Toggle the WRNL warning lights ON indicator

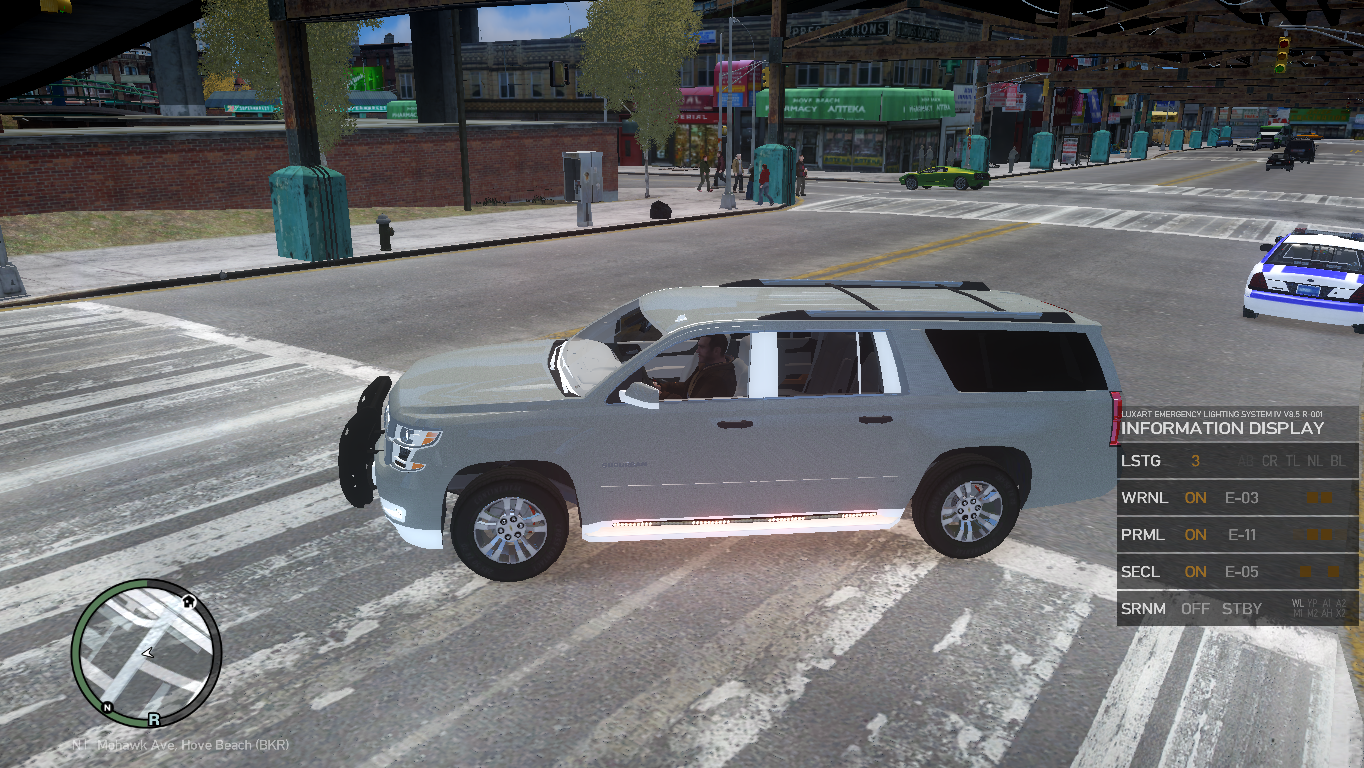click(x=1195, y=498)
